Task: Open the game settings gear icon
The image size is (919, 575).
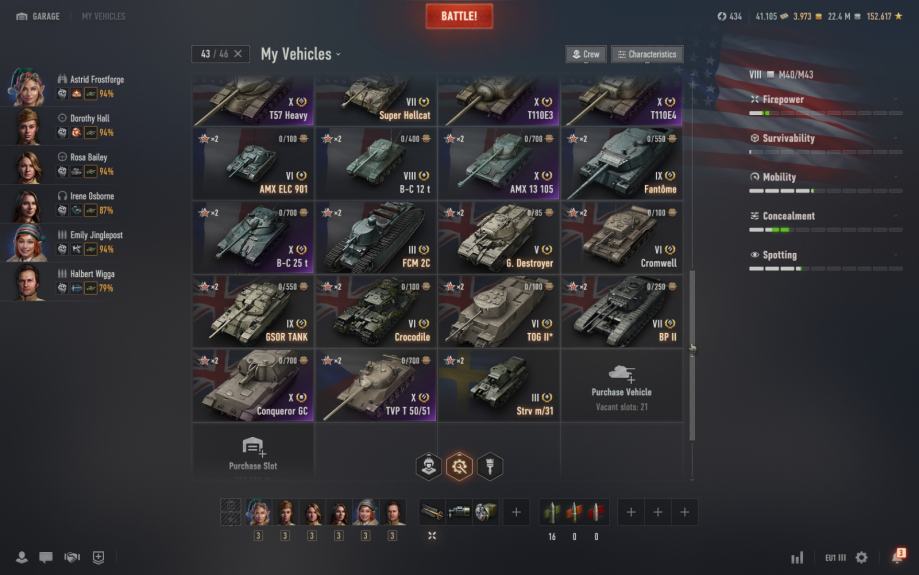Action: (862, 557)
